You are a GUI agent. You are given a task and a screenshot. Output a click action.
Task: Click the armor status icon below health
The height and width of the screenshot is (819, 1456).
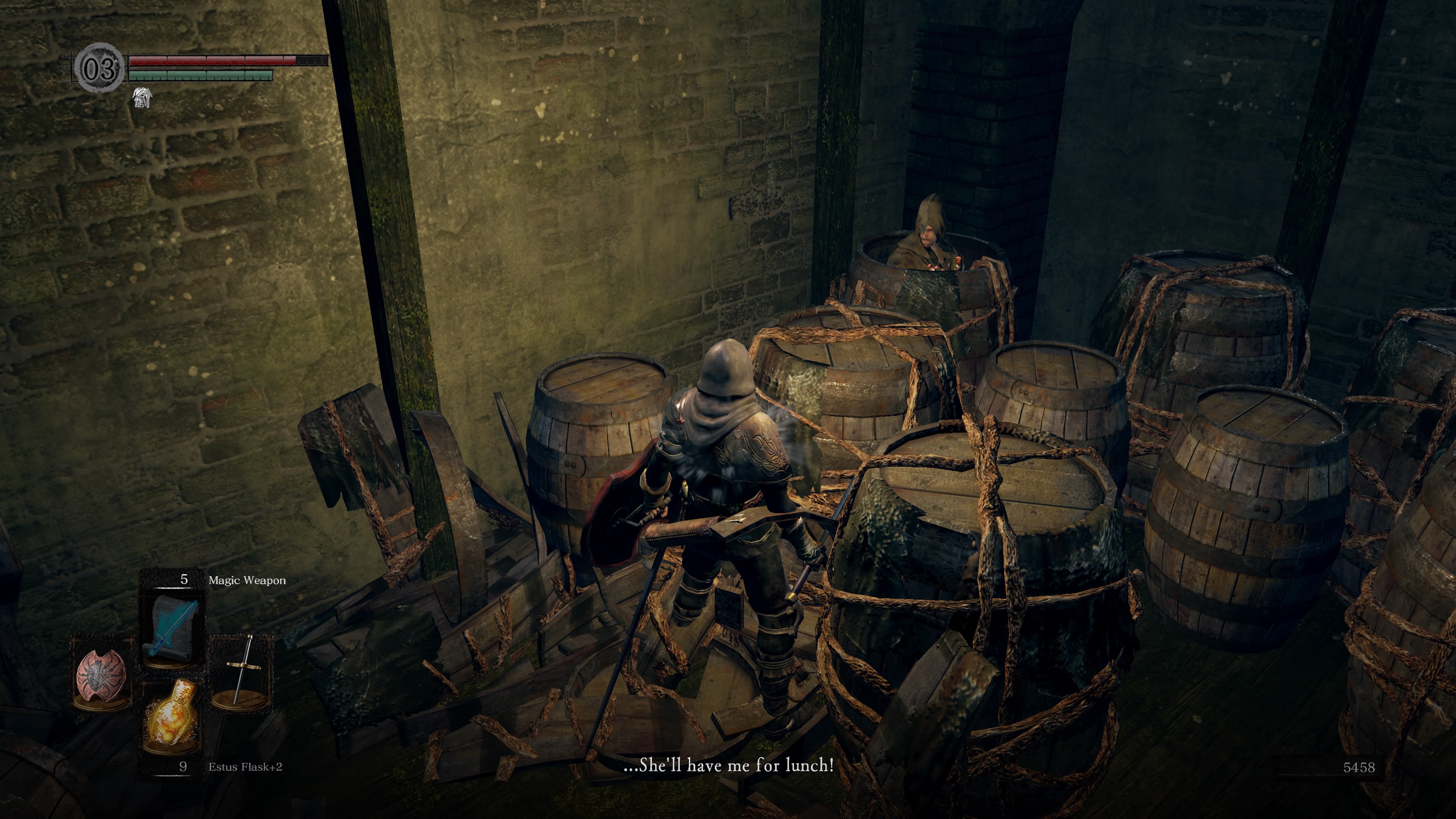point(141,98)
